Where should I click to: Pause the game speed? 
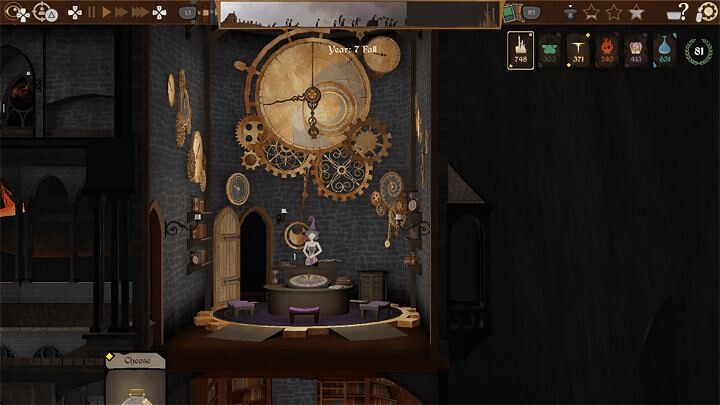(x=92, y=13)
